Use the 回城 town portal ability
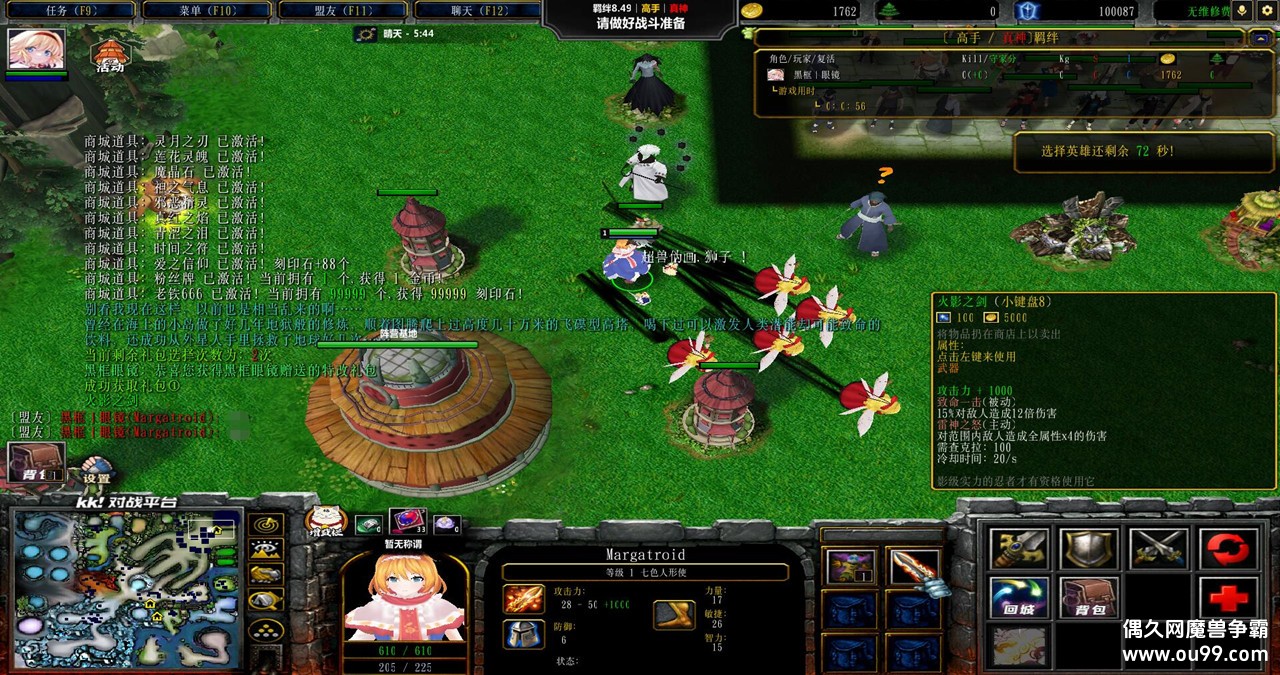This screenshot has height=675, width=1280. point(1020,597)
